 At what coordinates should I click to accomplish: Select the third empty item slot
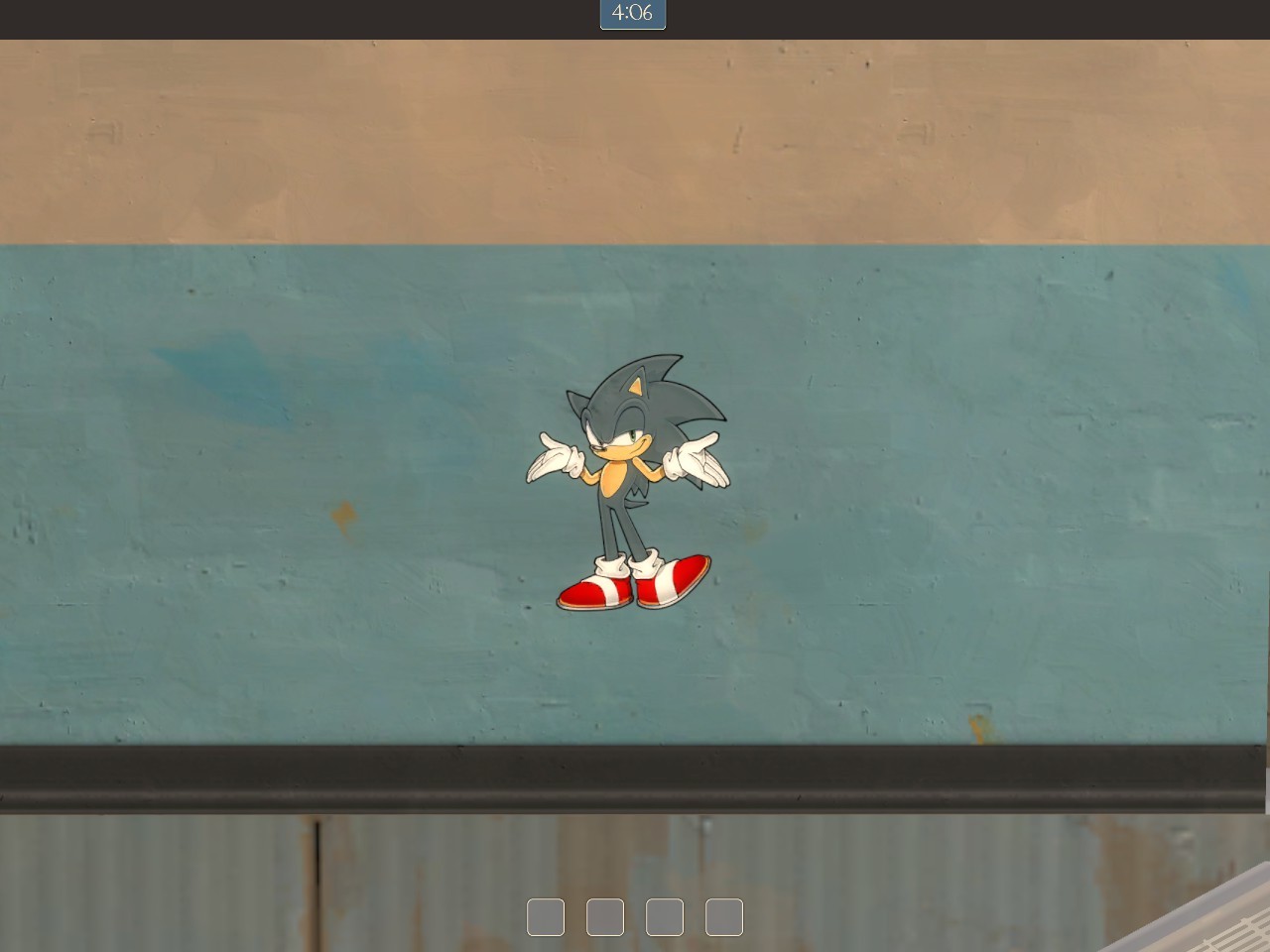(665, 916)
